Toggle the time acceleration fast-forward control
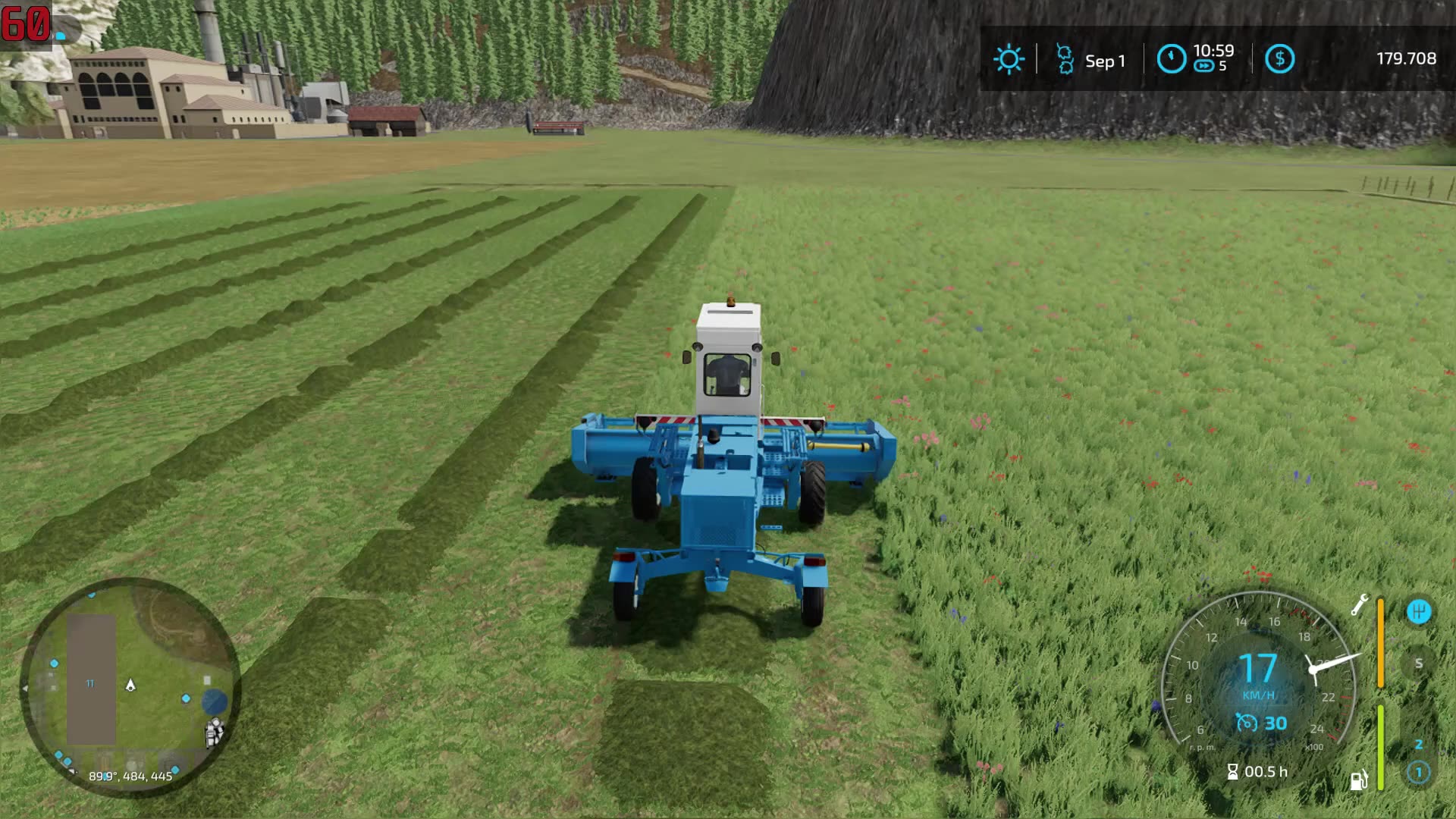Screen dimensions: 1456x819 pos(1203,67)
